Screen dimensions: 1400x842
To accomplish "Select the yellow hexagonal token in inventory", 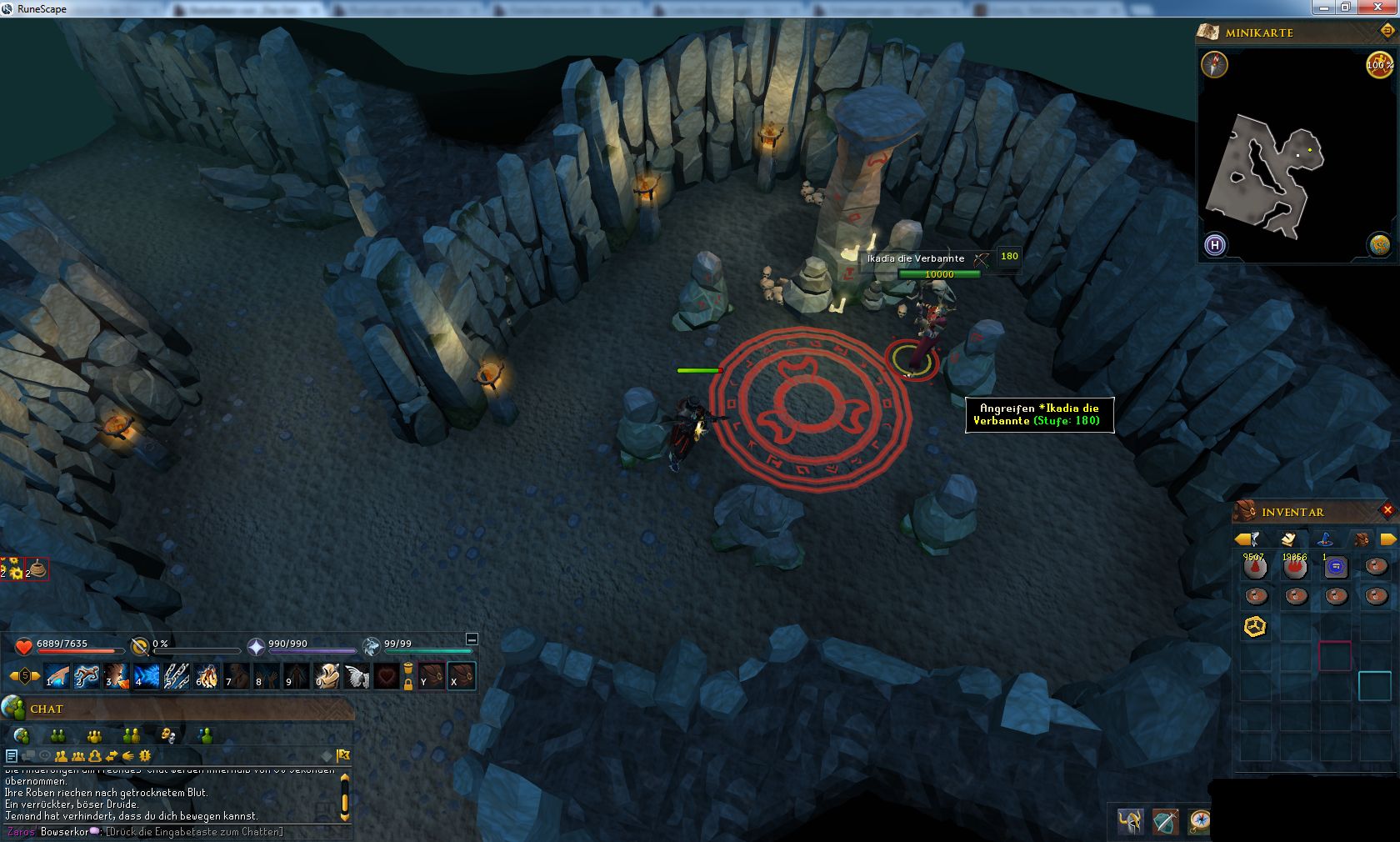I will pyautogui.click(x=1255, y=626).
